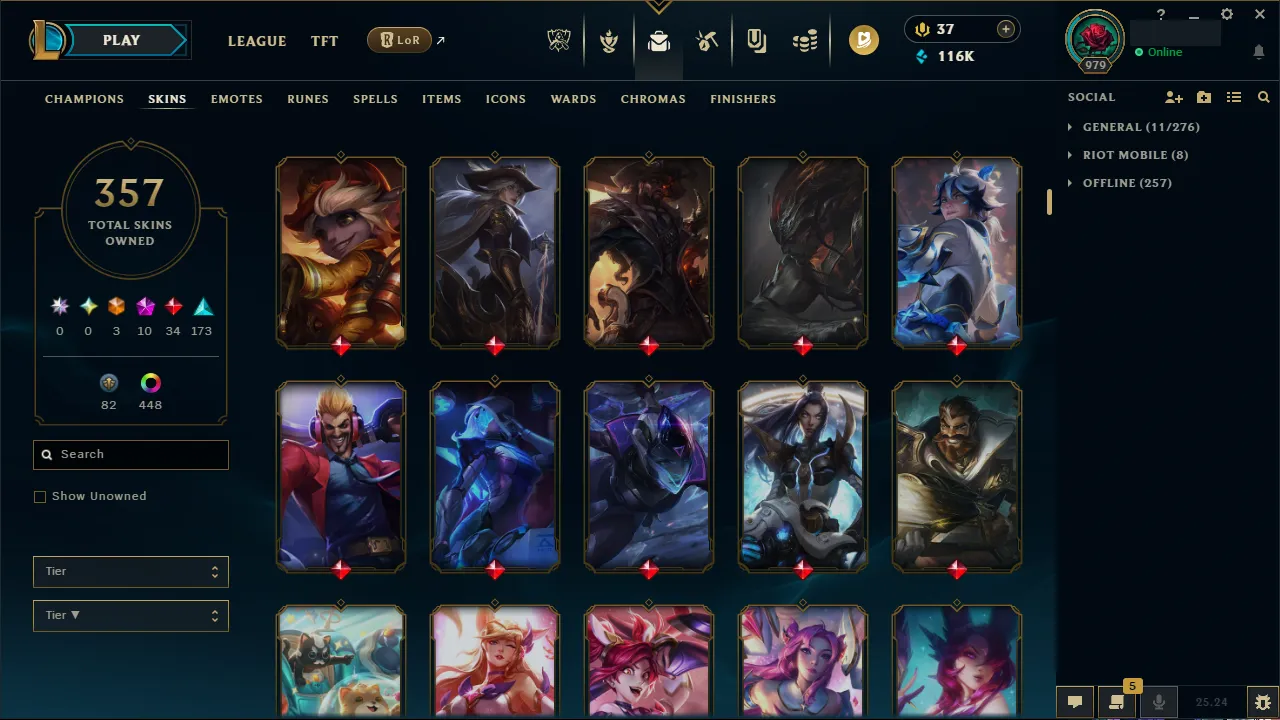Switch to the CHROMAS tab
The height and width of the screenshot is (720, 1280).
[x=653, y=99]
